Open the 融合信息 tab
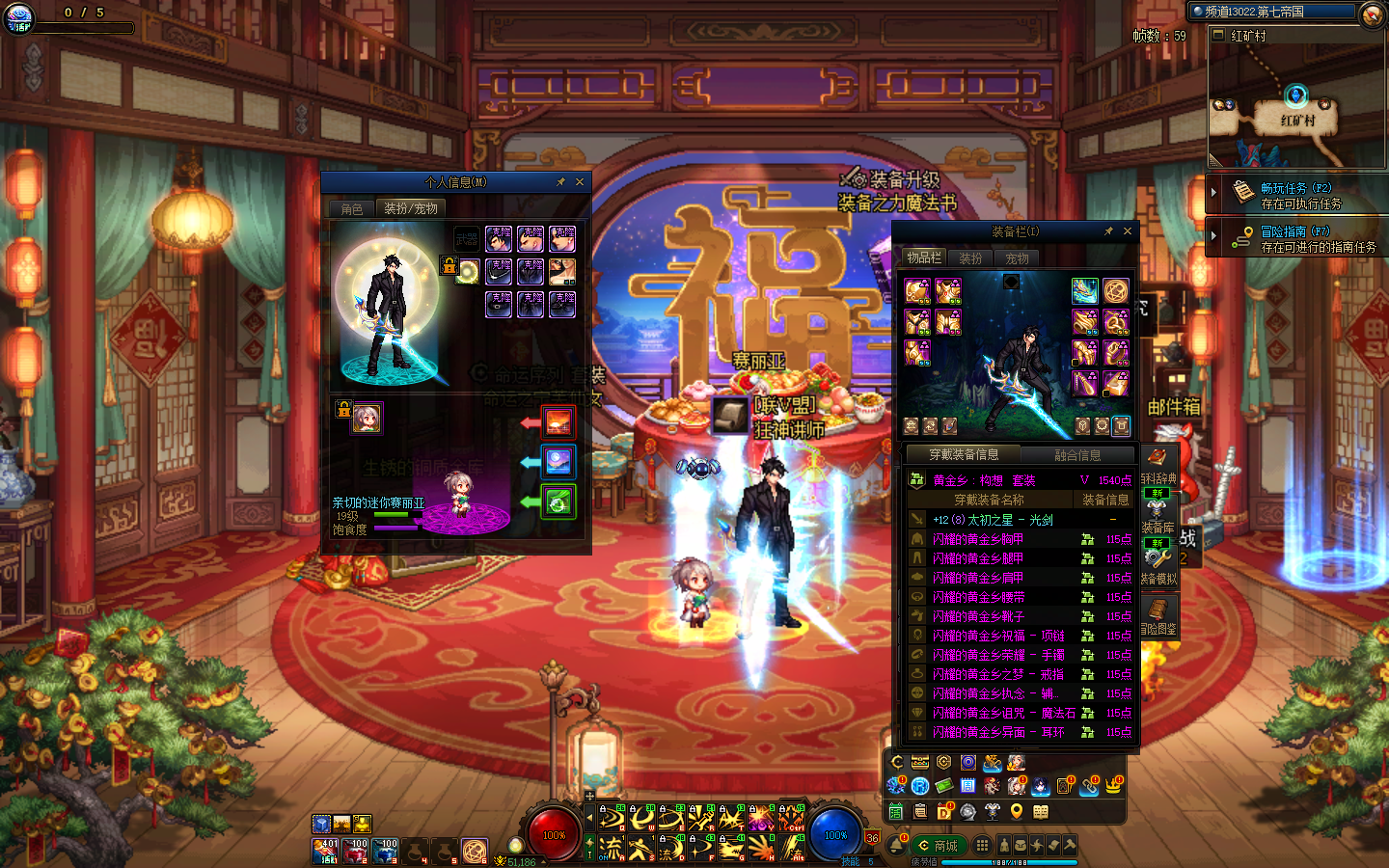This screenshot has height=868, width=1389. (x=1077, y=455)
